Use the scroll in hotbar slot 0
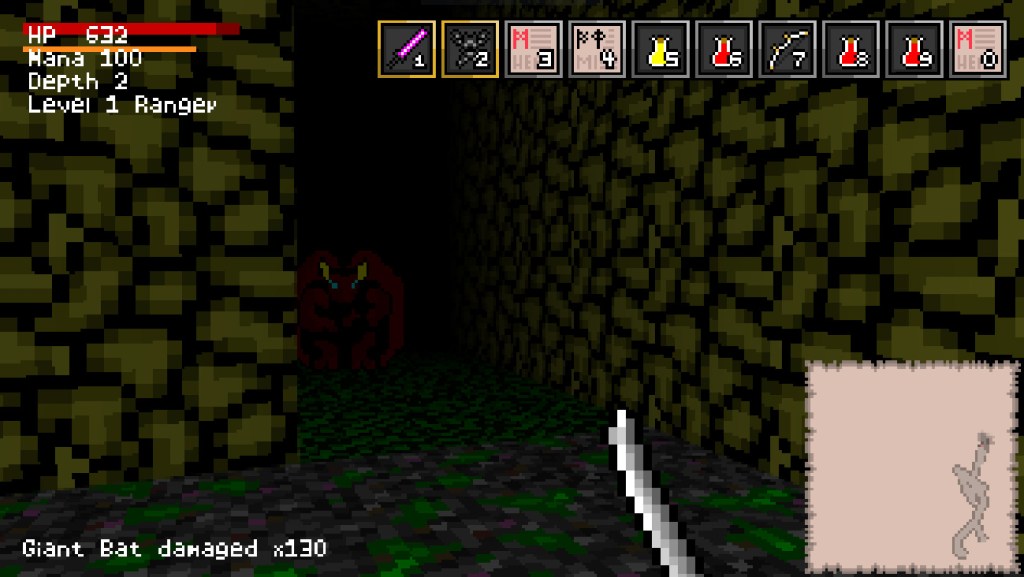 coord(978,49)
